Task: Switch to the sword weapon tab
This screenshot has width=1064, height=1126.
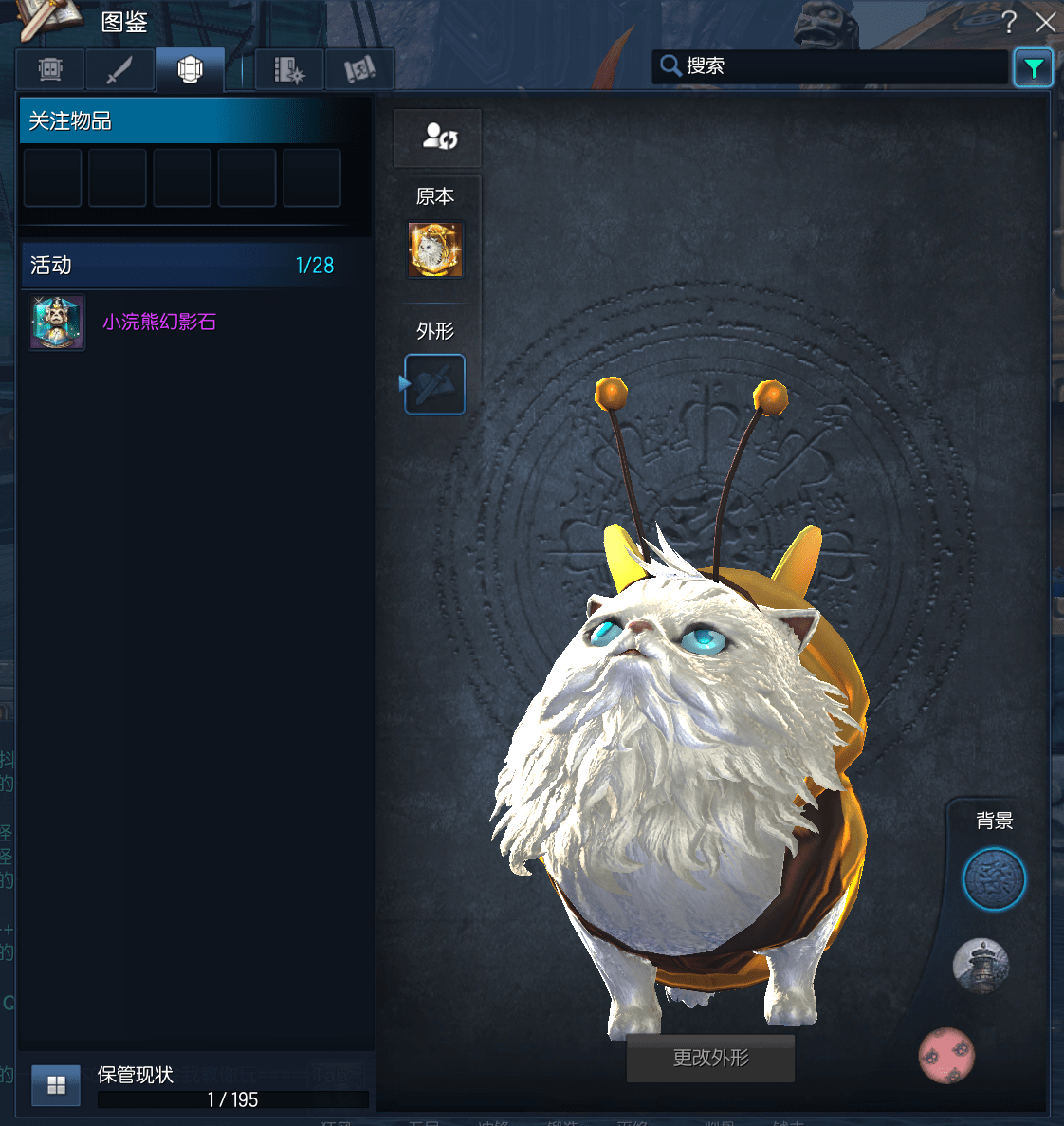Action: (x=119, y=69)
